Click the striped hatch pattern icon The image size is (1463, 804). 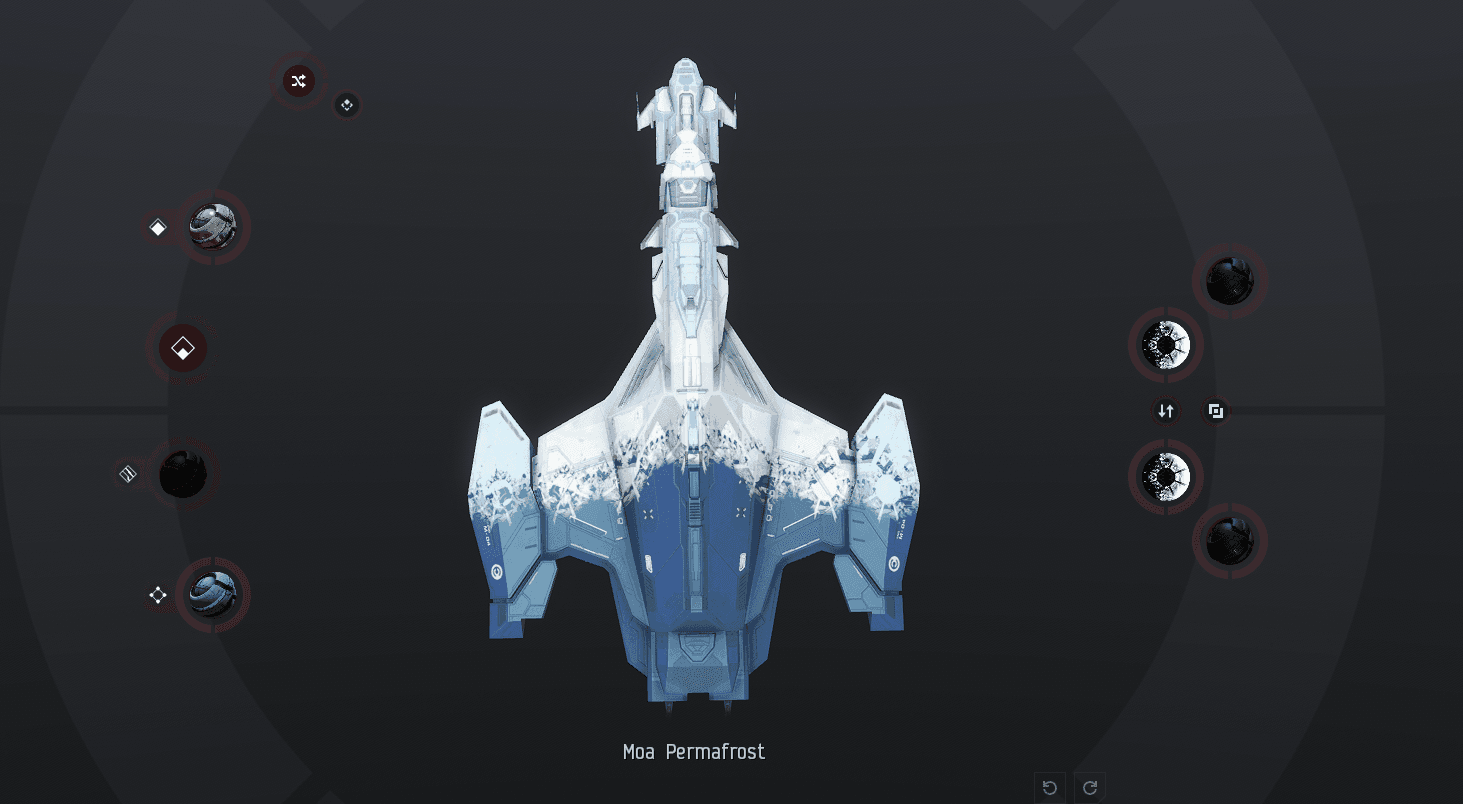(x=128, y=474)
